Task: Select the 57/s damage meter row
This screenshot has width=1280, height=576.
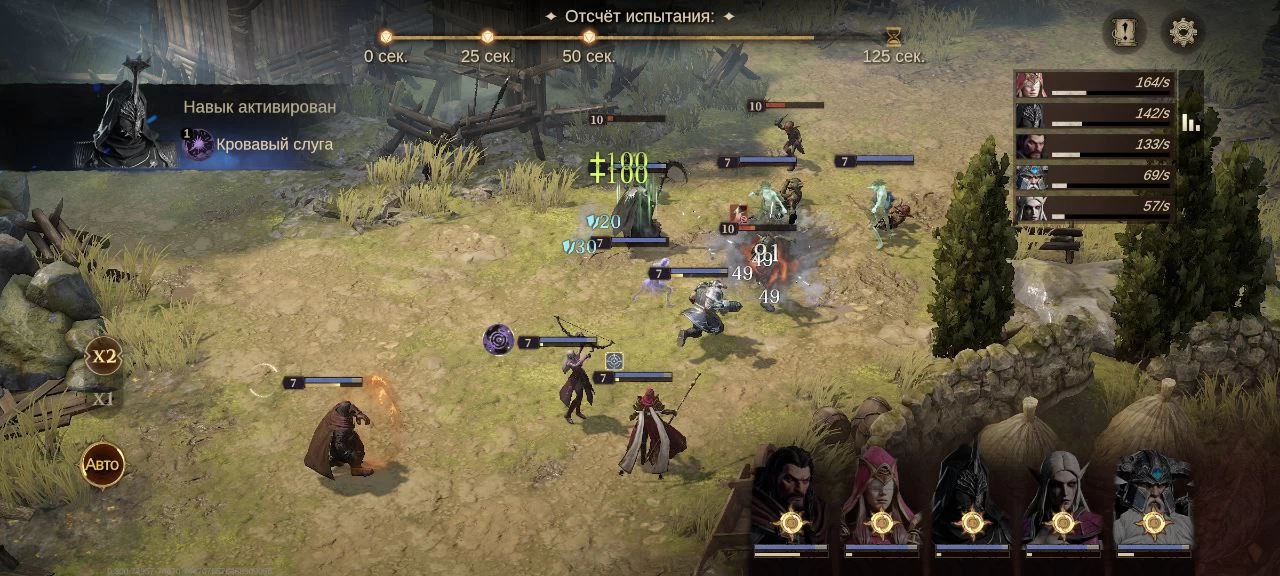Action: (x=1094, y=208)
